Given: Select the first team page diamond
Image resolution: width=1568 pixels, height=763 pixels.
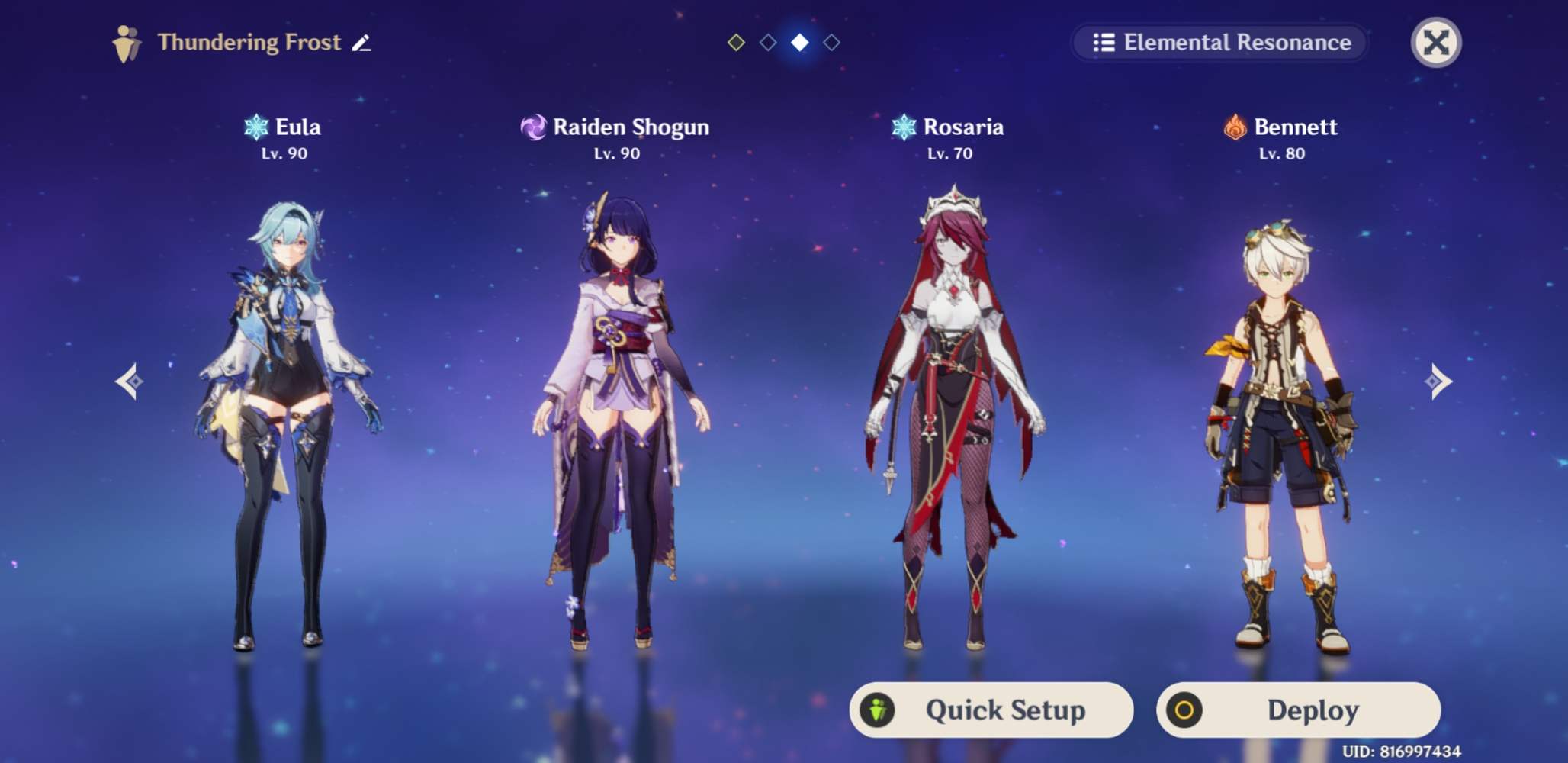Looking at the screenshot, I should pos(737,43).
